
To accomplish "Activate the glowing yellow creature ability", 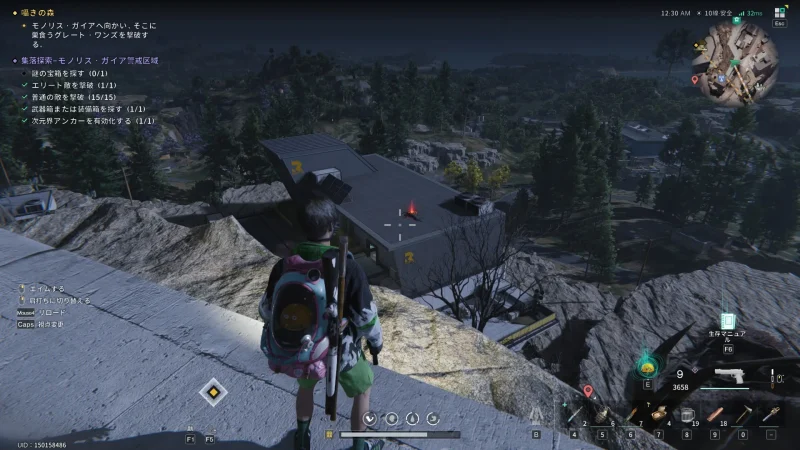I will (646, 366).
